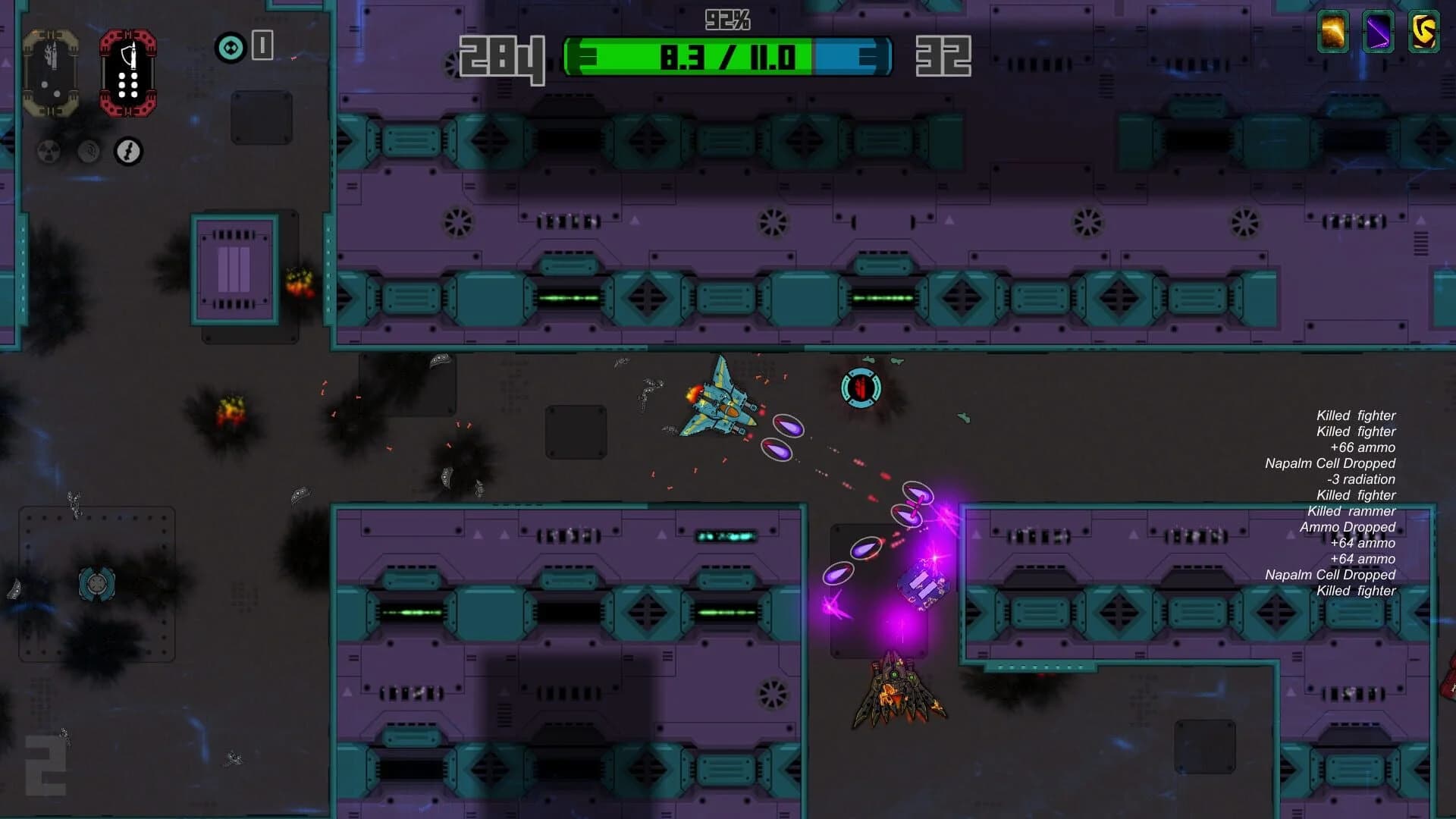The height and width of the screenshot is (819, 1456).
Task: Click the 32 counter on the HUD
Action: point(944,55)
